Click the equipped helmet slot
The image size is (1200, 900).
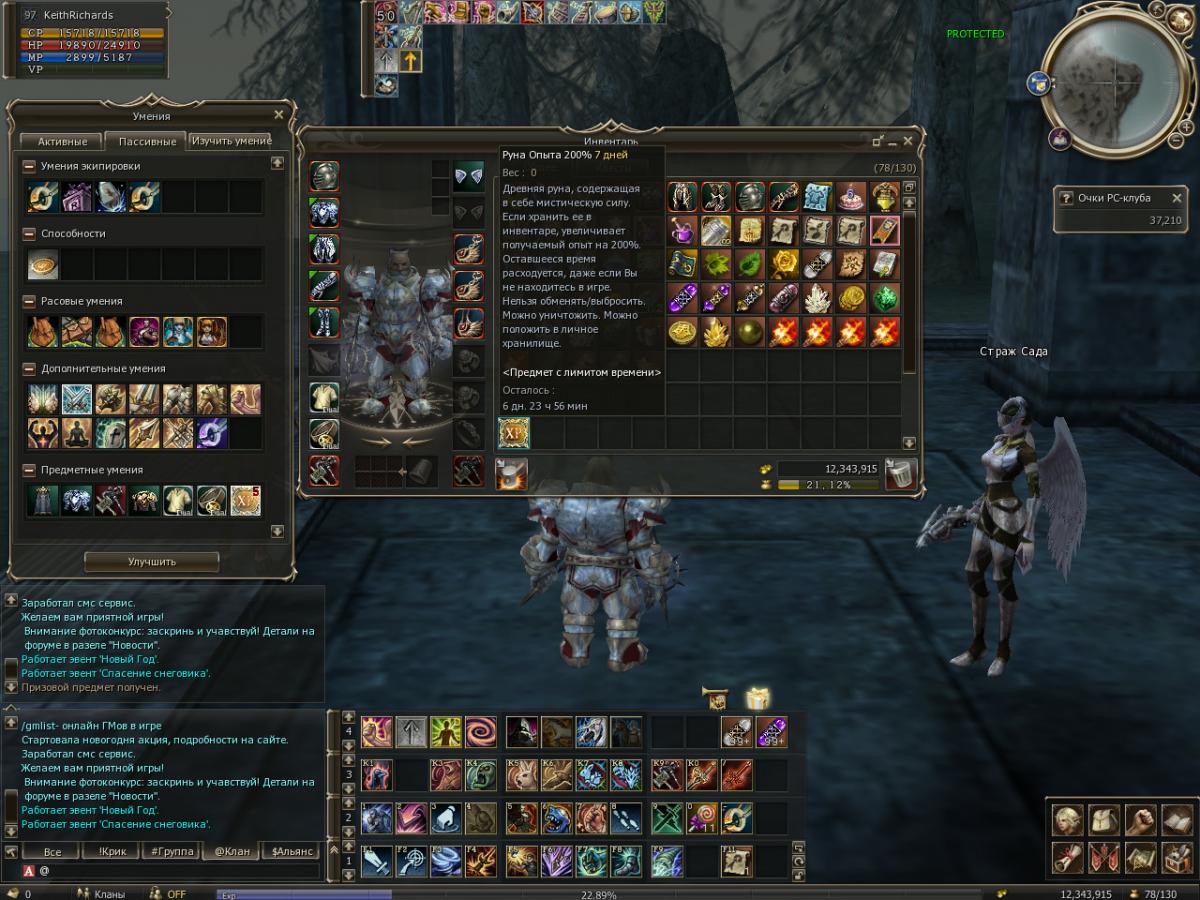(x=324, y=177)
